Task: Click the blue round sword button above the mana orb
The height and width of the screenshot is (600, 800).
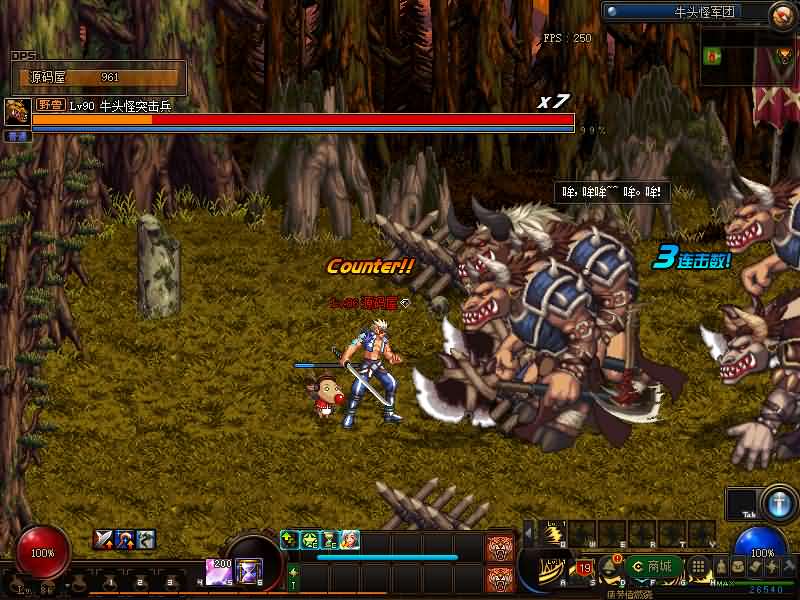Action: pyautogui.click(x=776, y=503)
